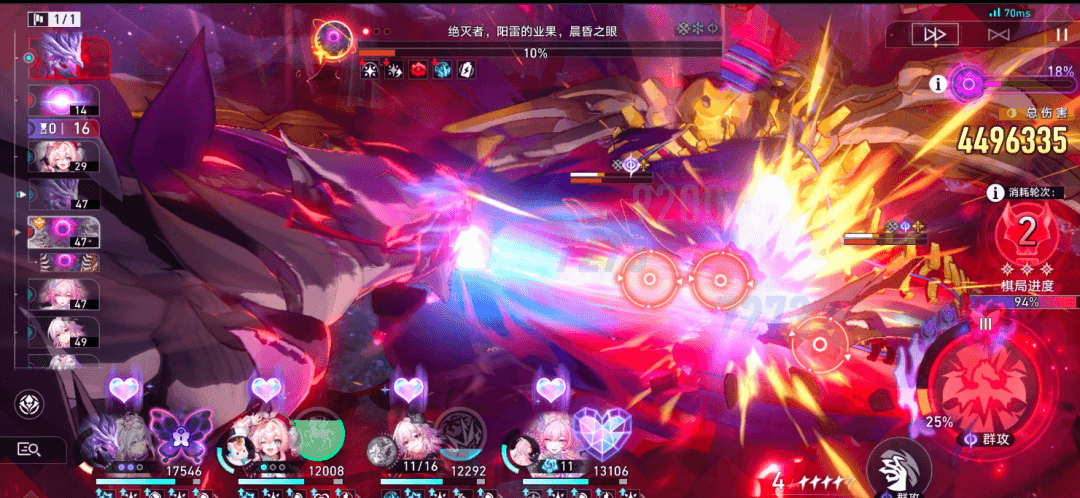Image resolution: width=1080 pixels, height=498 pixels.
Task: Open the battle details magnifier button
Action: pyautogui.click(x=30, y=450)
